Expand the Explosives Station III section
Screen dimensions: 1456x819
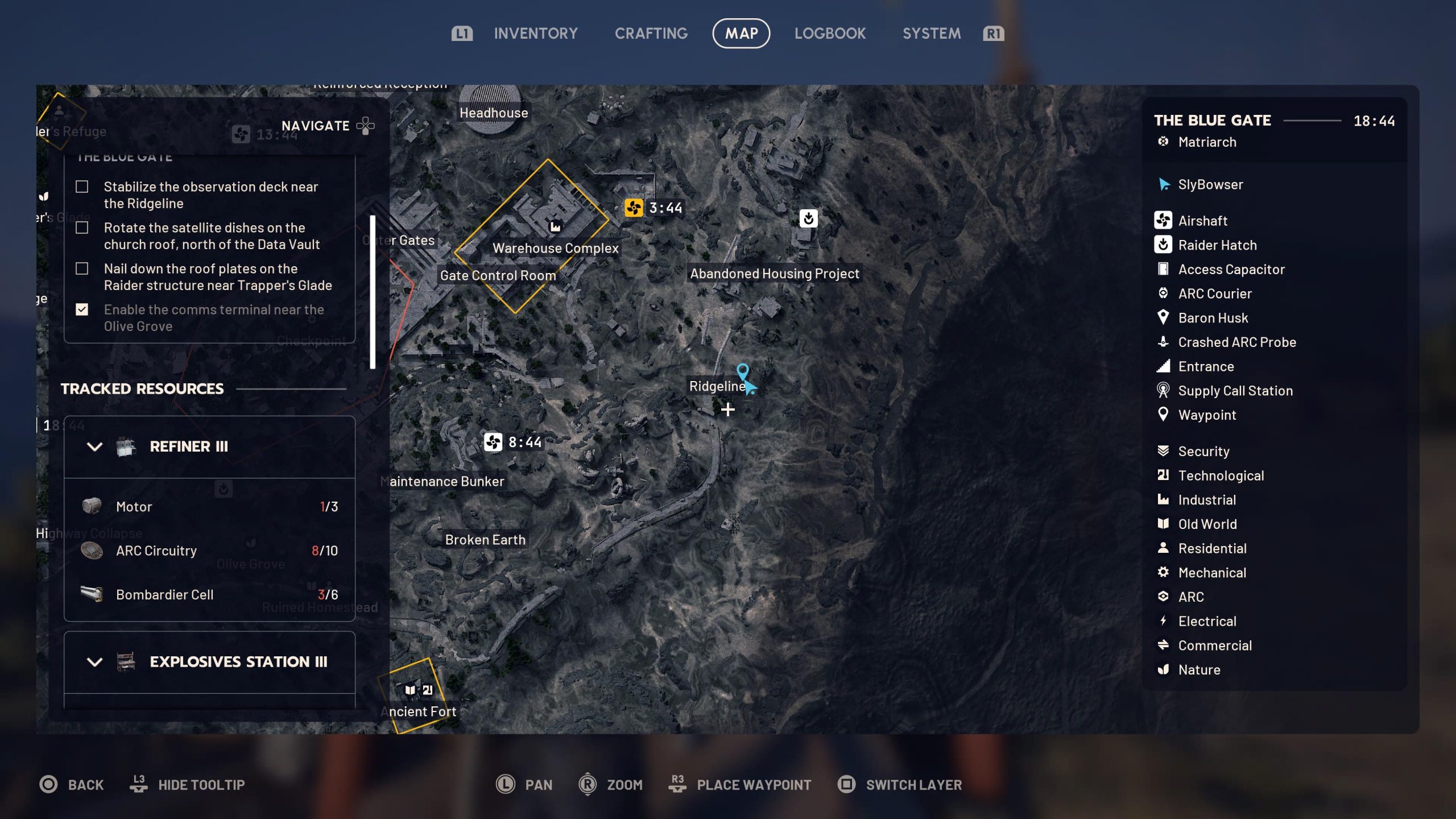95,662
